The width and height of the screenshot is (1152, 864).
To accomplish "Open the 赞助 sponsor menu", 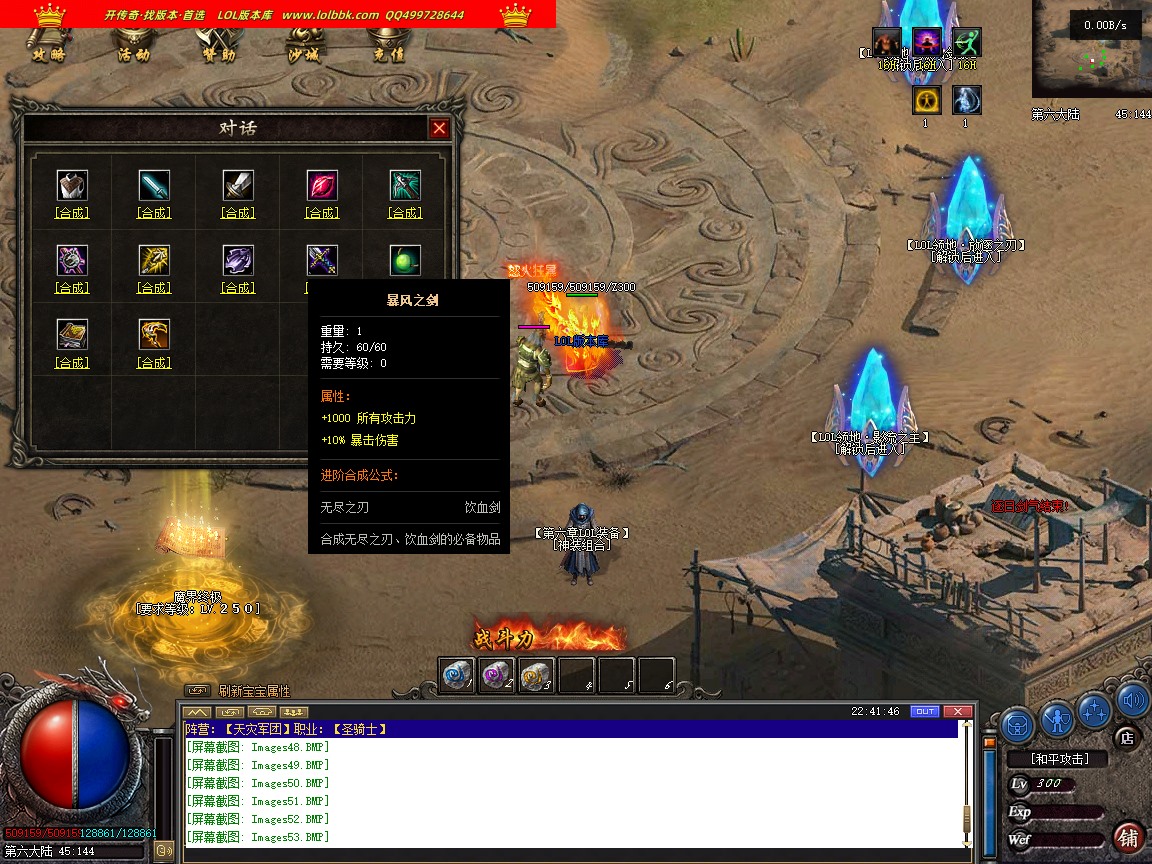I will 219,54.
